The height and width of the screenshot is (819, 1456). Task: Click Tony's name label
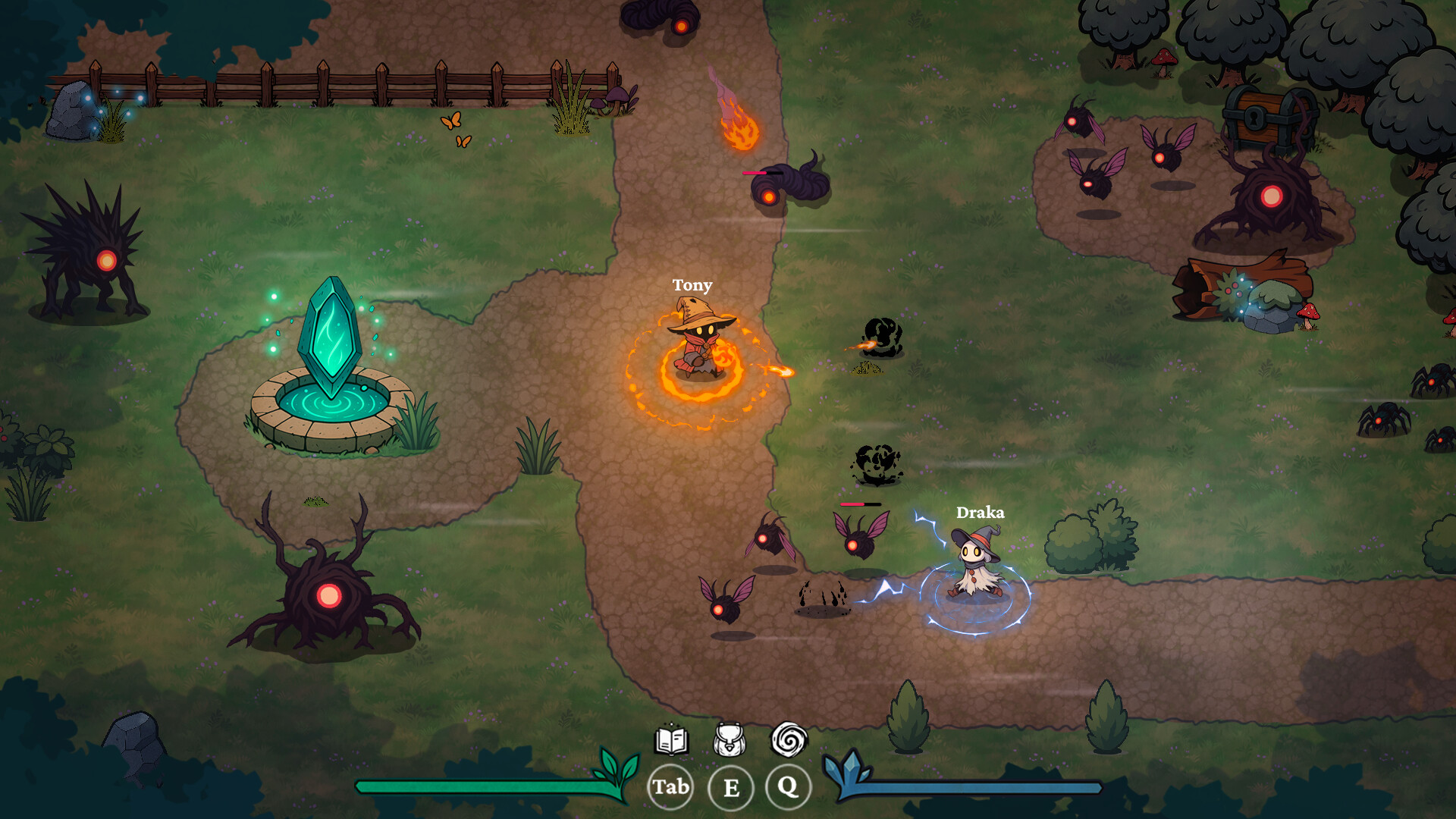point(692,286)
